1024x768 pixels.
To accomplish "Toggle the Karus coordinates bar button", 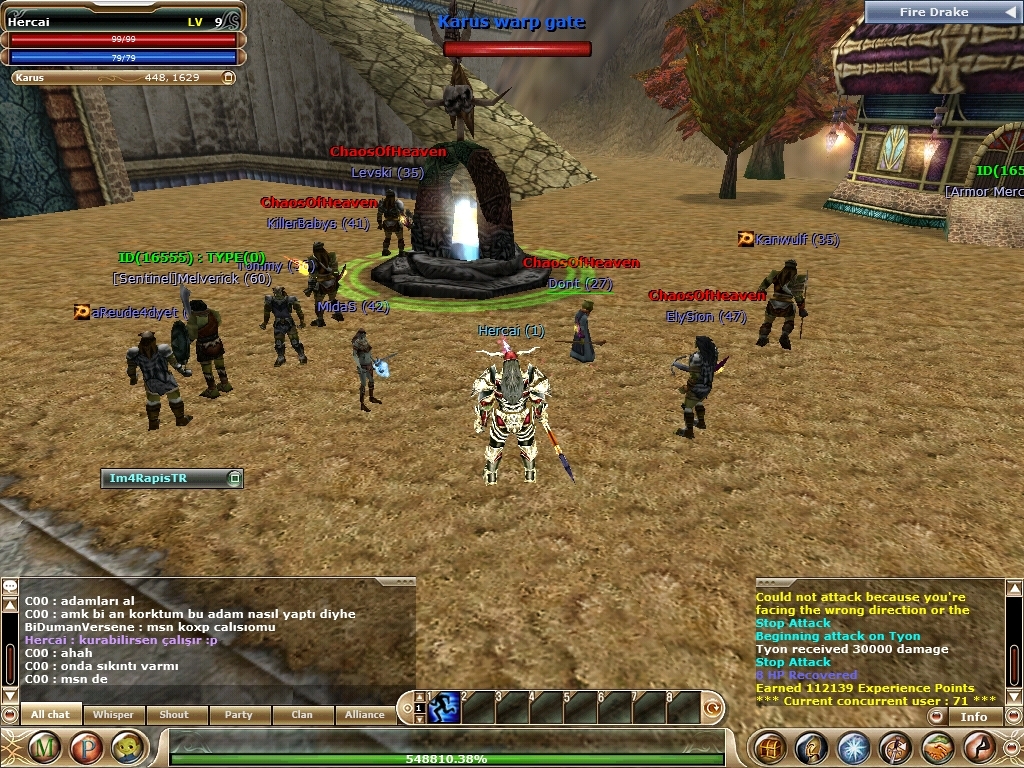I will pyautogui.click(x=228, y=77).
